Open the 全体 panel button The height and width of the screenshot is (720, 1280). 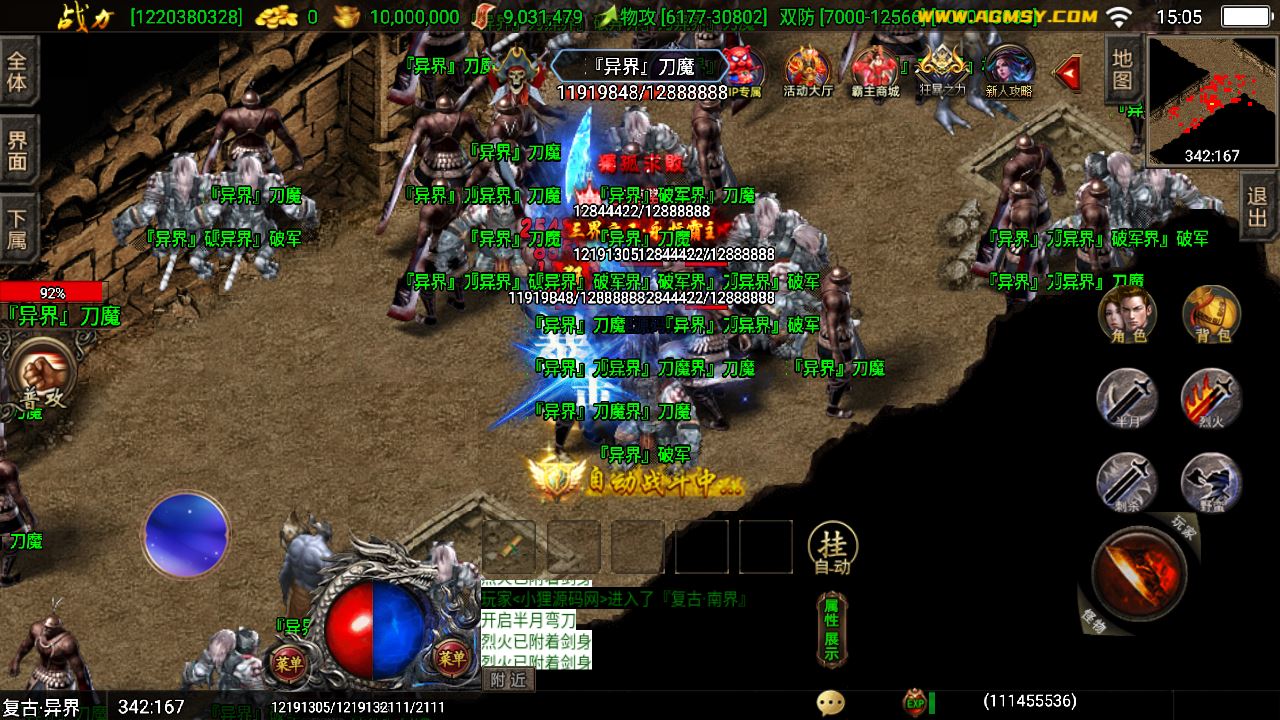point(18,70)
